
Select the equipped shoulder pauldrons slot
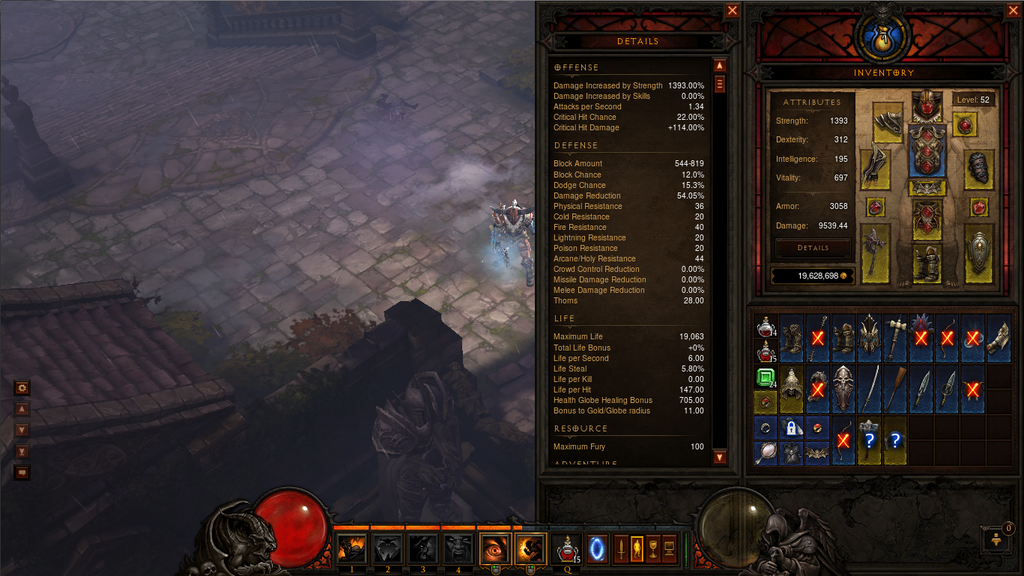click(x=887, y=122)
